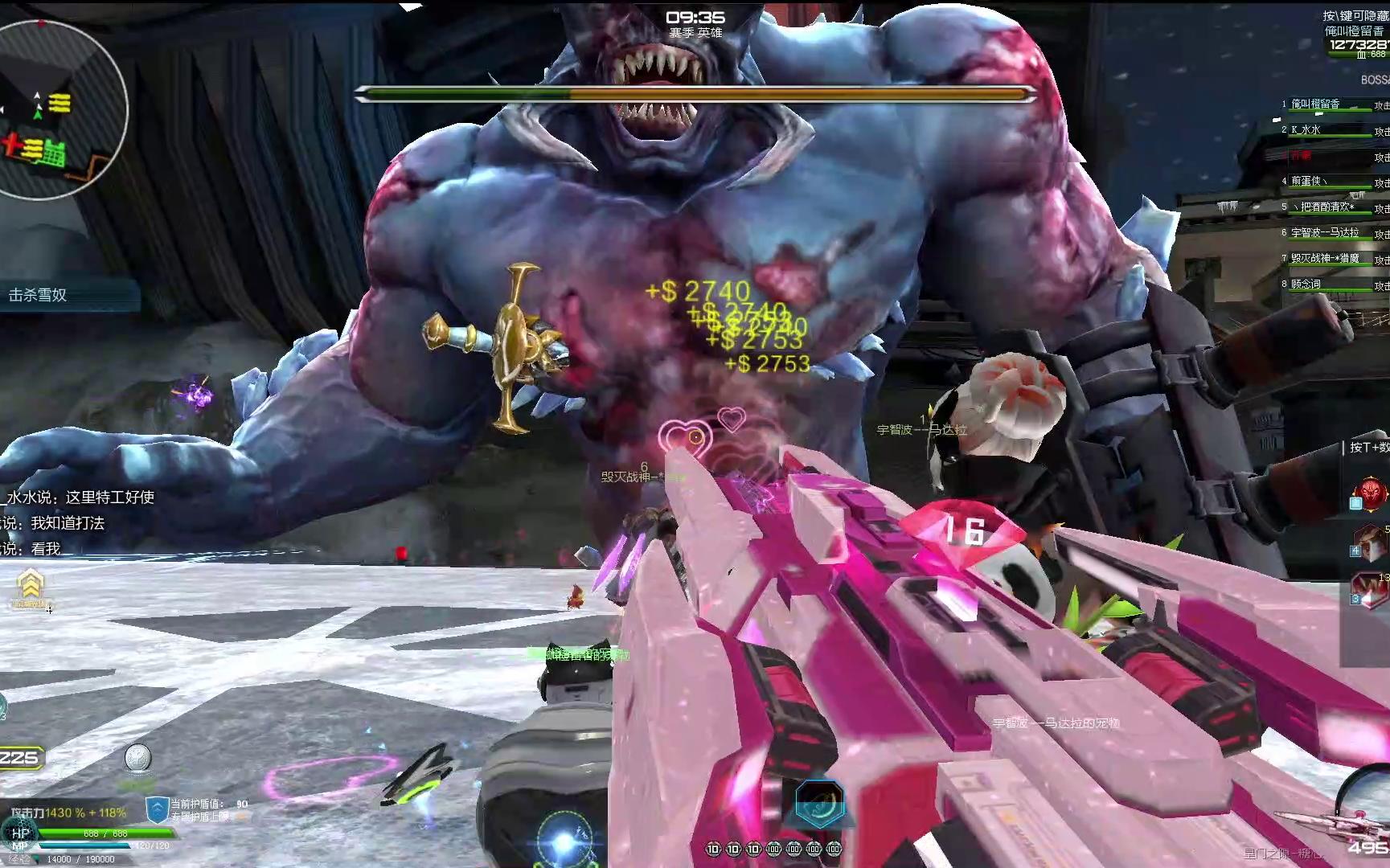Viewport: 1390px width, 868px height.
Task: Click the hexagonal skill icon above the ammo row
Action: coord(819,801)
